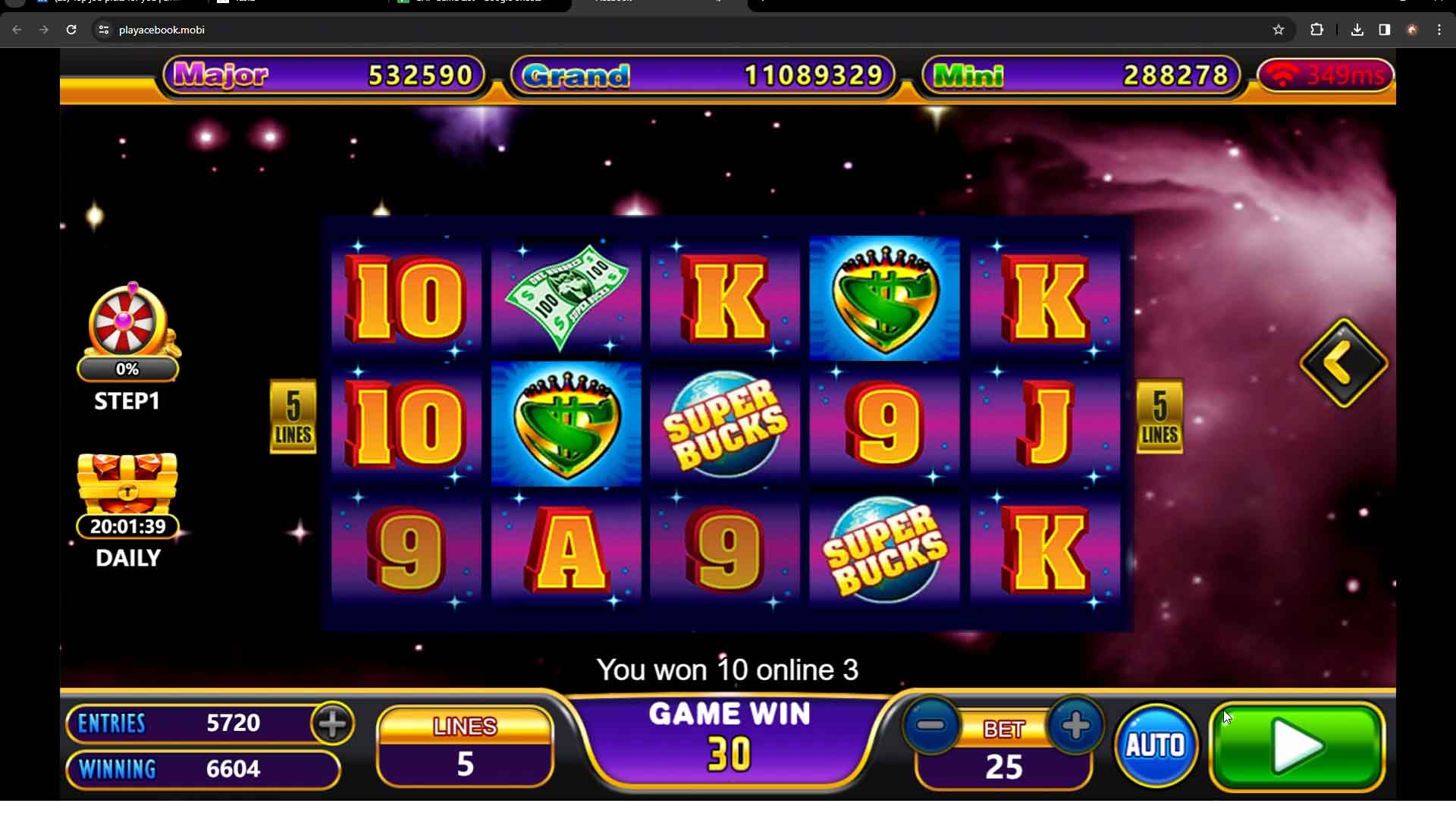Image resolution: width=1456 pixels, height=819 pixels.
Task: Open the Grand jackpot banner
Action: pos(701,75)
